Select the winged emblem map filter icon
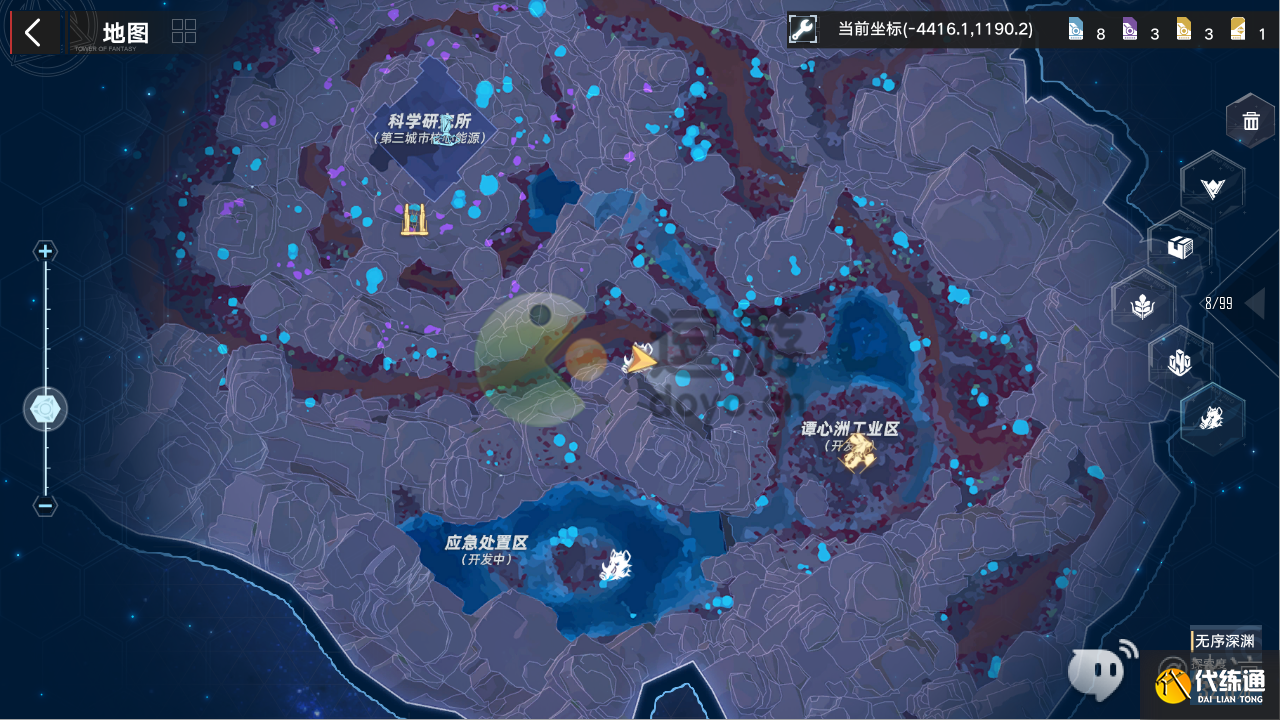 pos(1212,186)
